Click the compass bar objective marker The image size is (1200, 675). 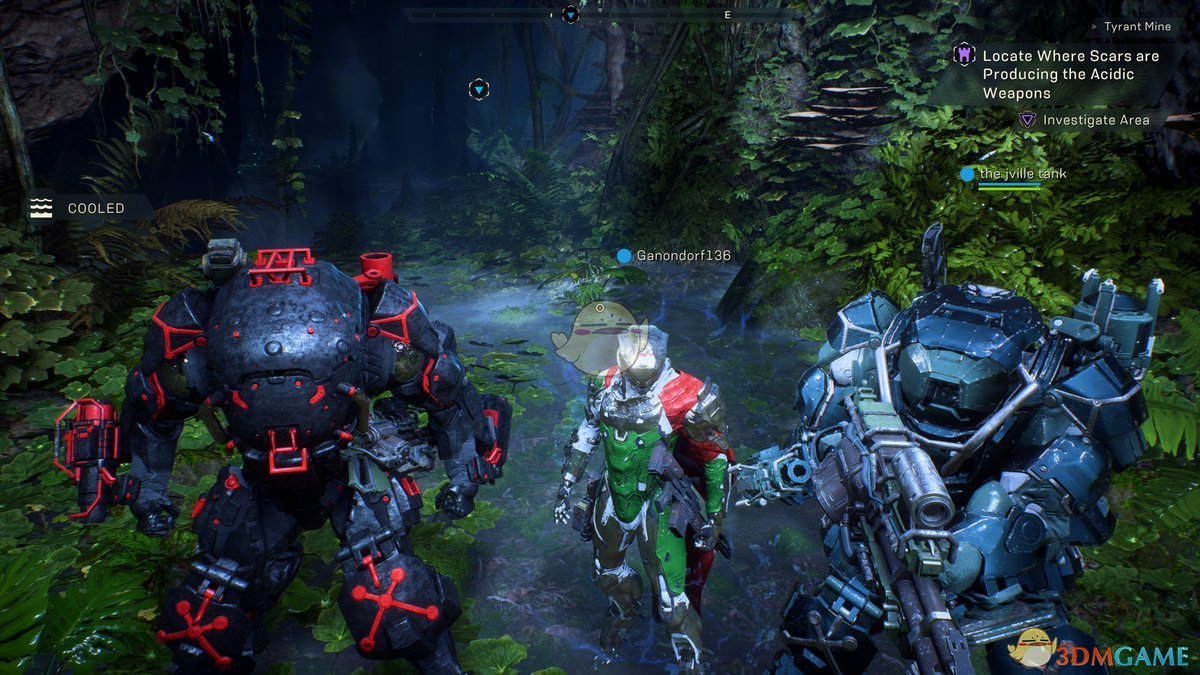[x=570, y=14]
